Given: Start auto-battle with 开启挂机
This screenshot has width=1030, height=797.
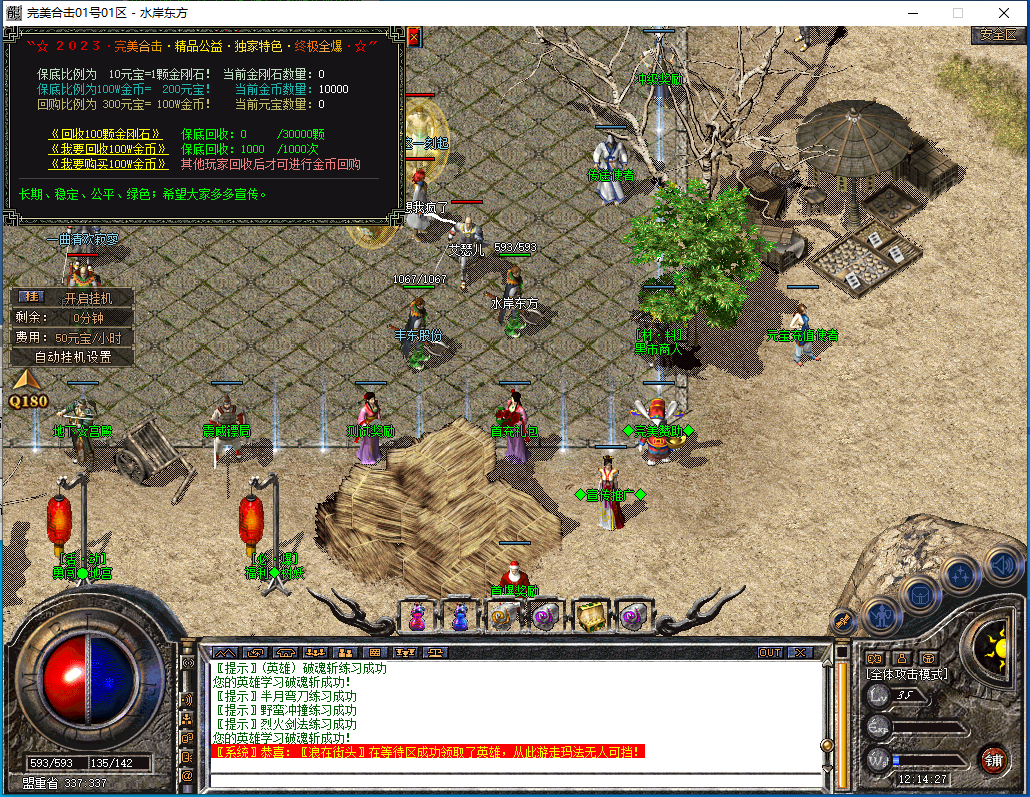Looking at the screenshot, I should [x=88, y=298].
